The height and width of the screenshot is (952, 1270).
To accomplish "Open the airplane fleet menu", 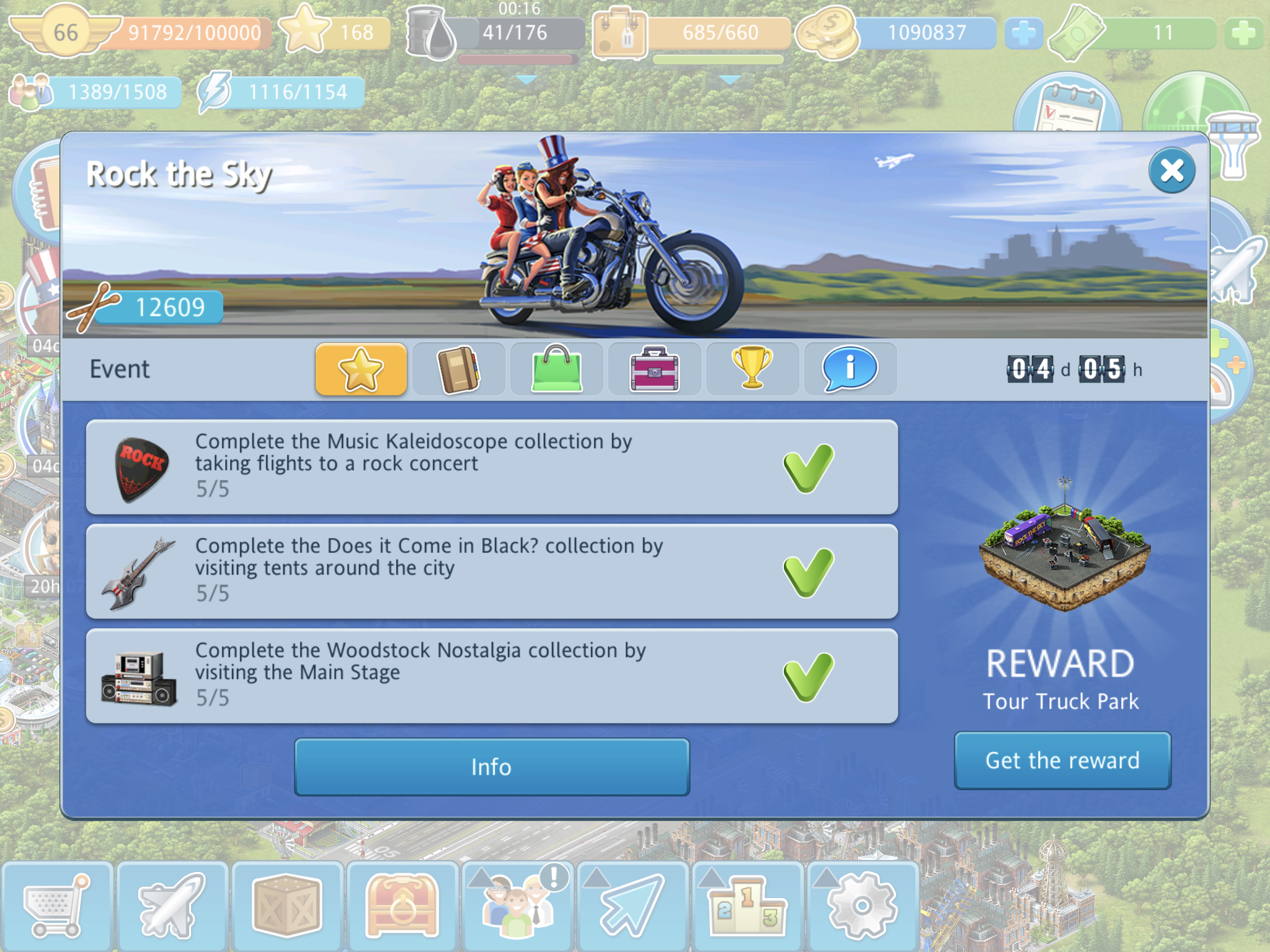I will [172, 906].
